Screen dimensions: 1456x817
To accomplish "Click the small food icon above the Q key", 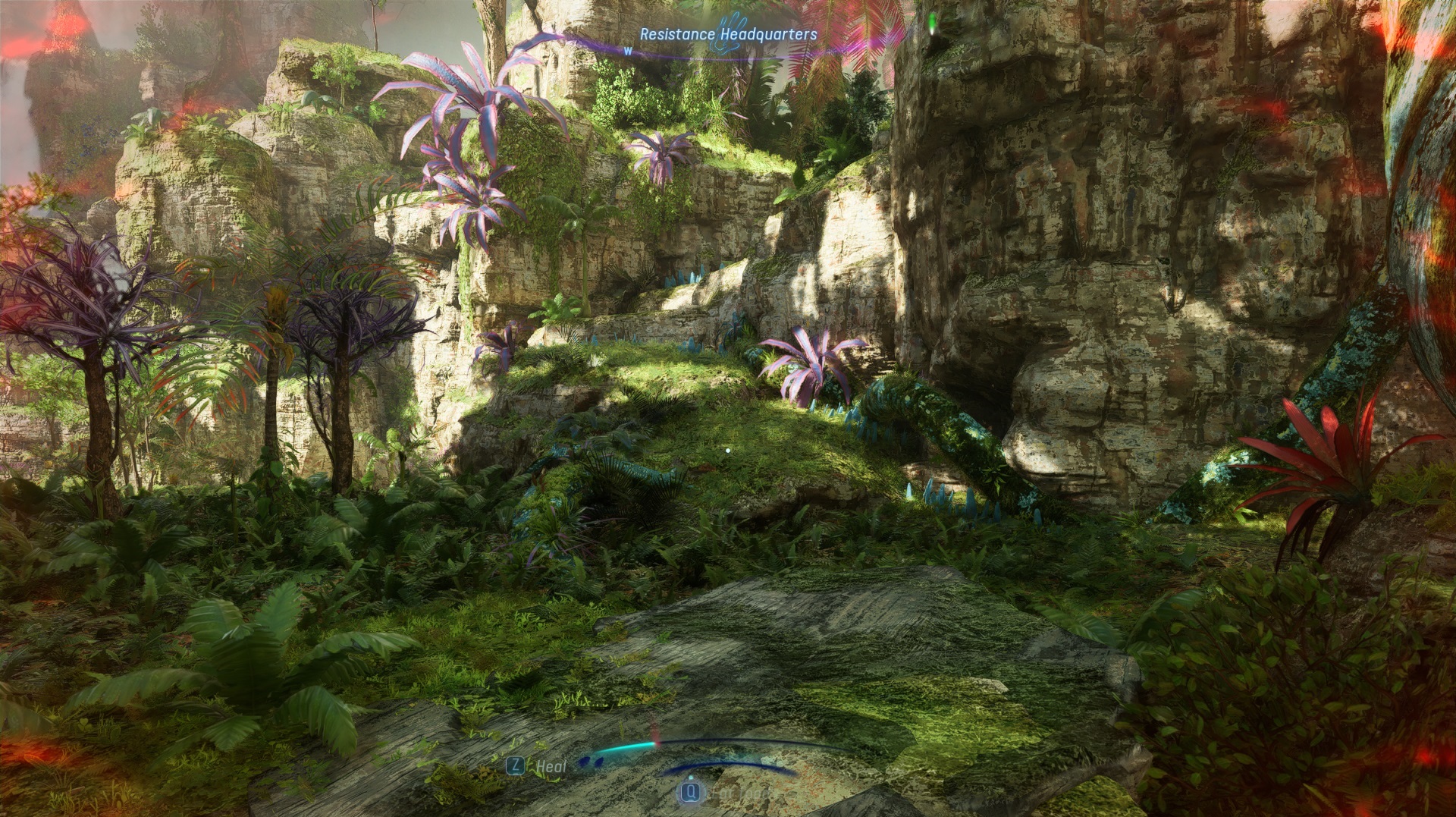I will pos(690,778).
